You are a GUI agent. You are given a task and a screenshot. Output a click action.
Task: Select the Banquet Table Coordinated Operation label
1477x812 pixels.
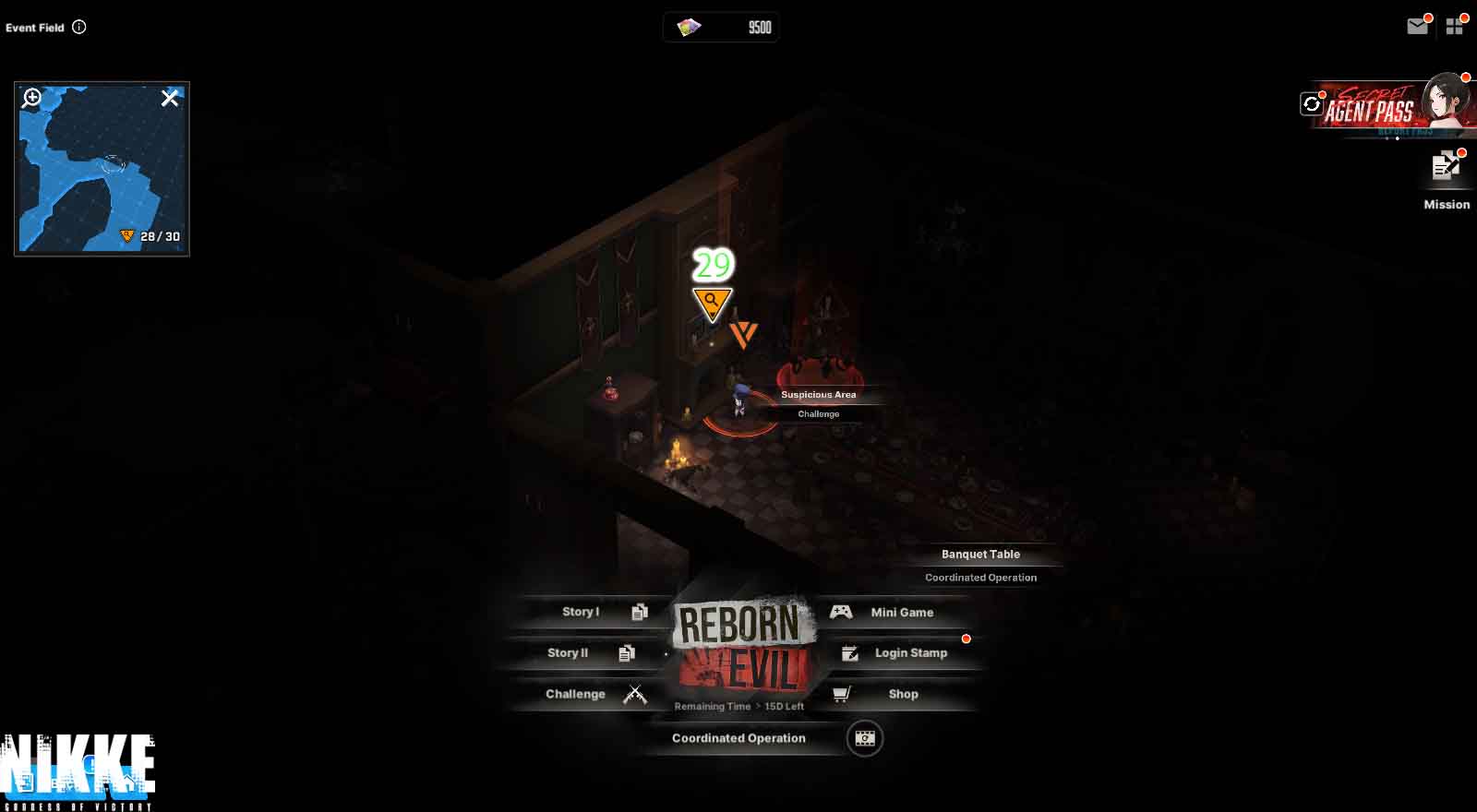tap(980, 565)
